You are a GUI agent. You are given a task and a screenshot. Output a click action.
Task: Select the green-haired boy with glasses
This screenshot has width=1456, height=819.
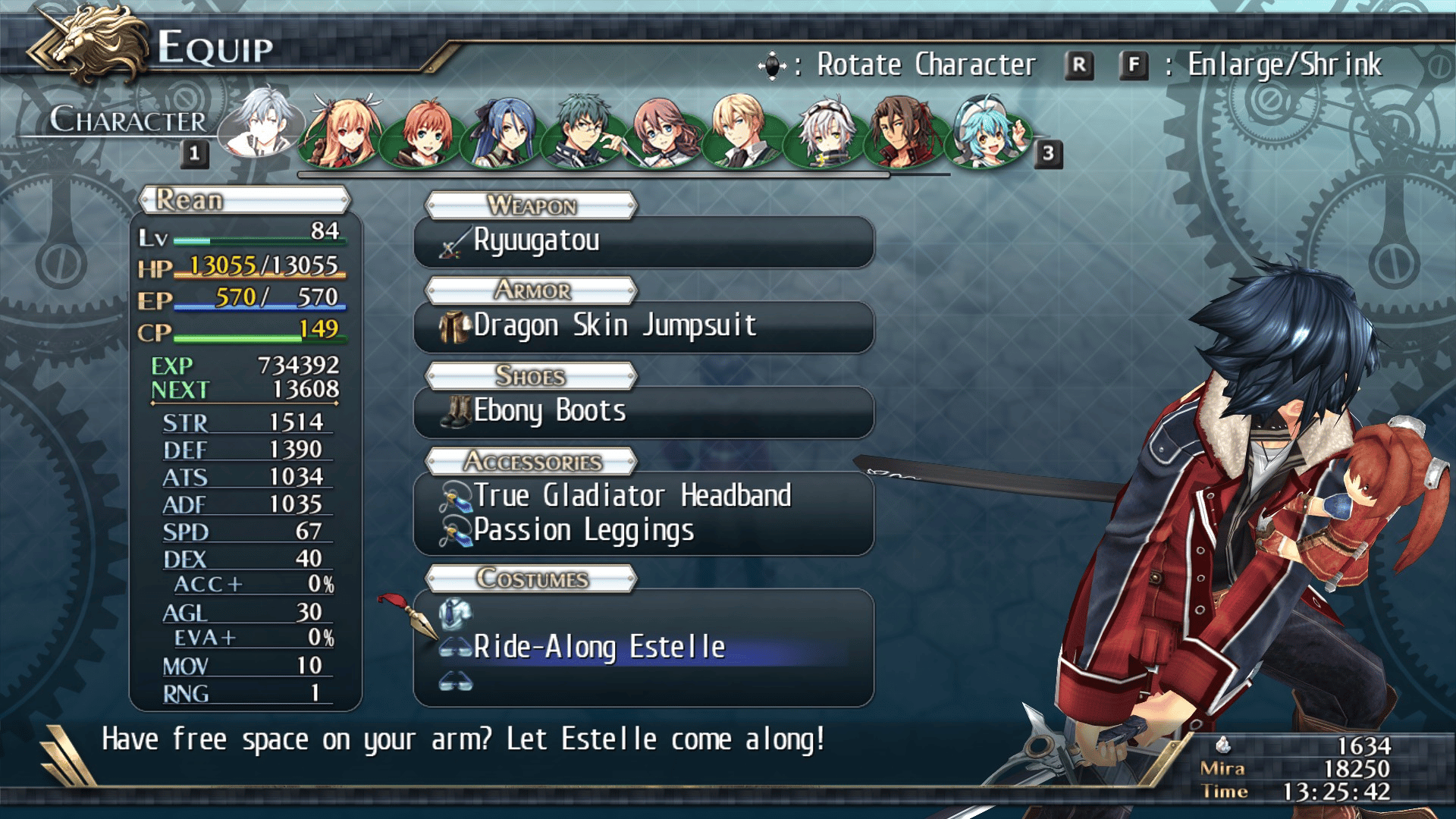pos(584,132)
